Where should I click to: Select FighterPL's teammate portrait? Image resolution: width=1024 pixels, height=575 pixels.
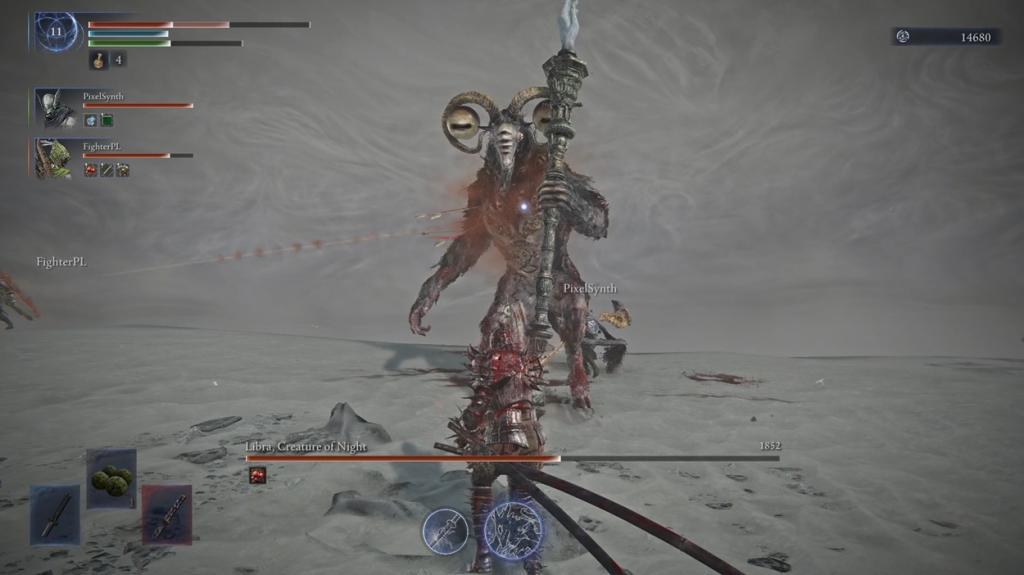(53, 158)
